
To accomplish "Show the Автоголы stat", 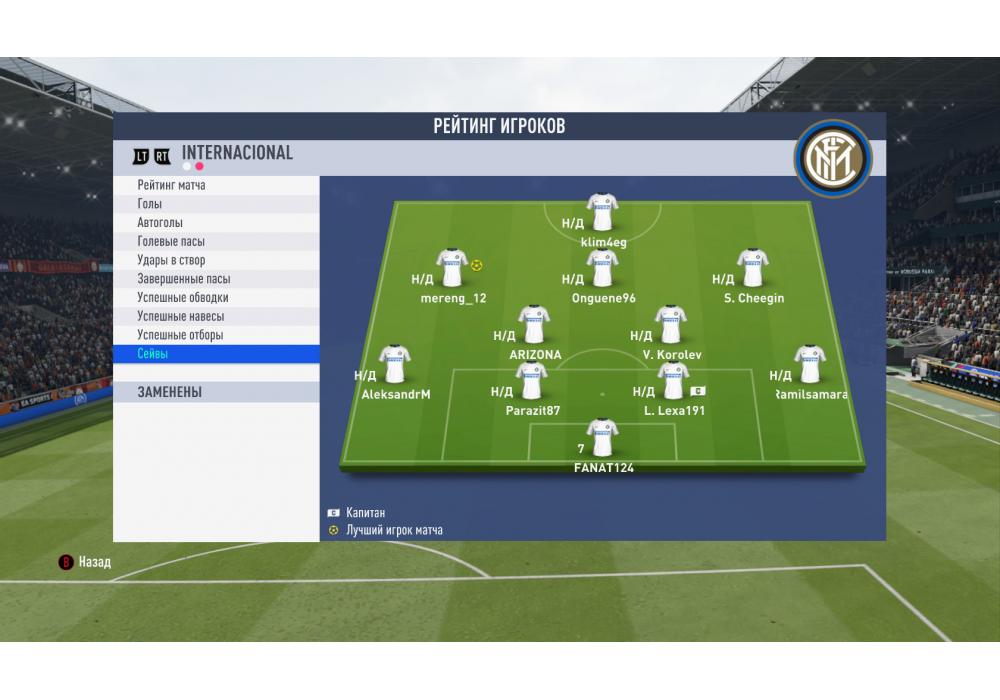I will tap(160, 223).
